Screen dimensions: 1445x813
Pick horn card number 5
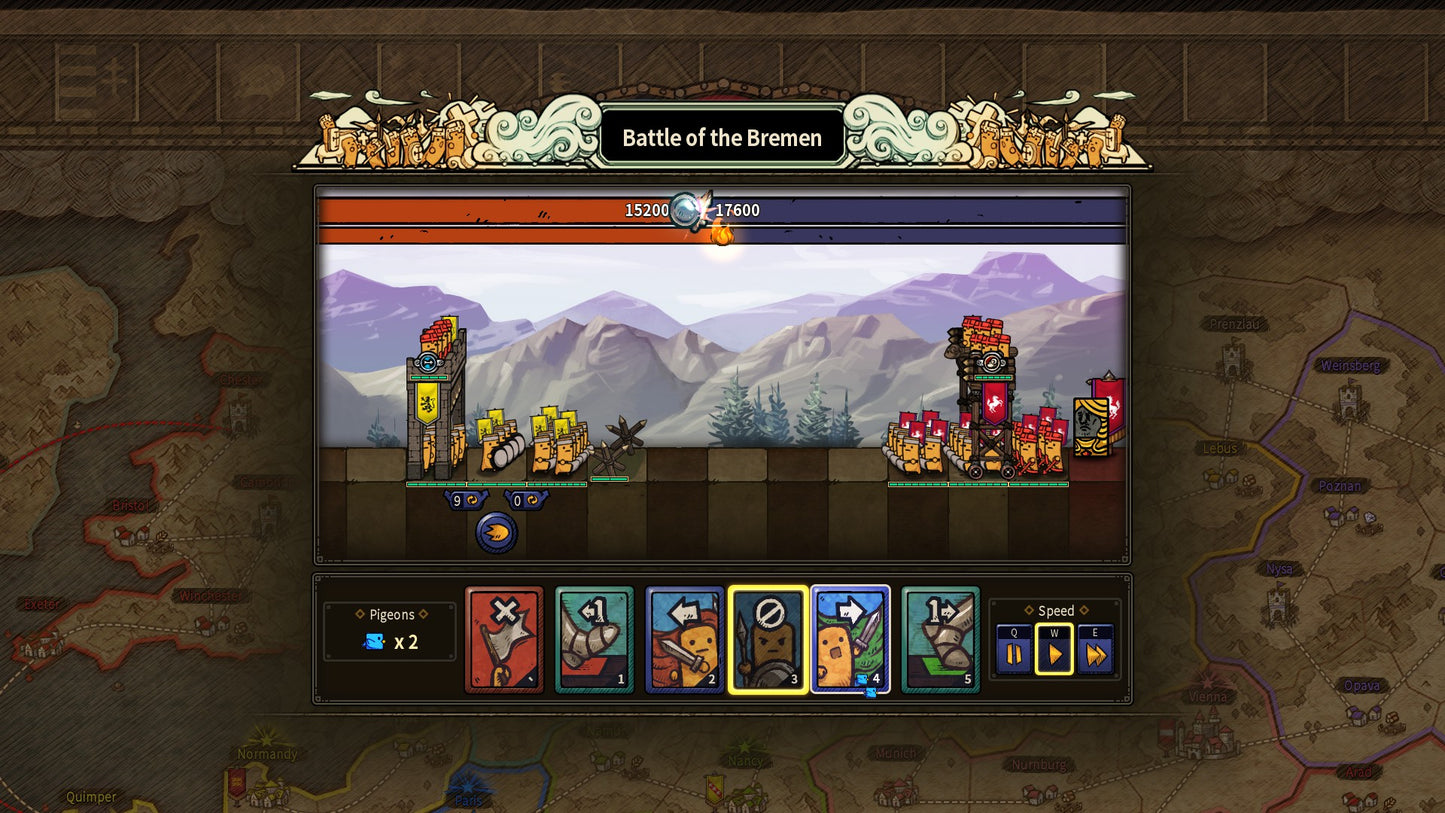(940, 639)
